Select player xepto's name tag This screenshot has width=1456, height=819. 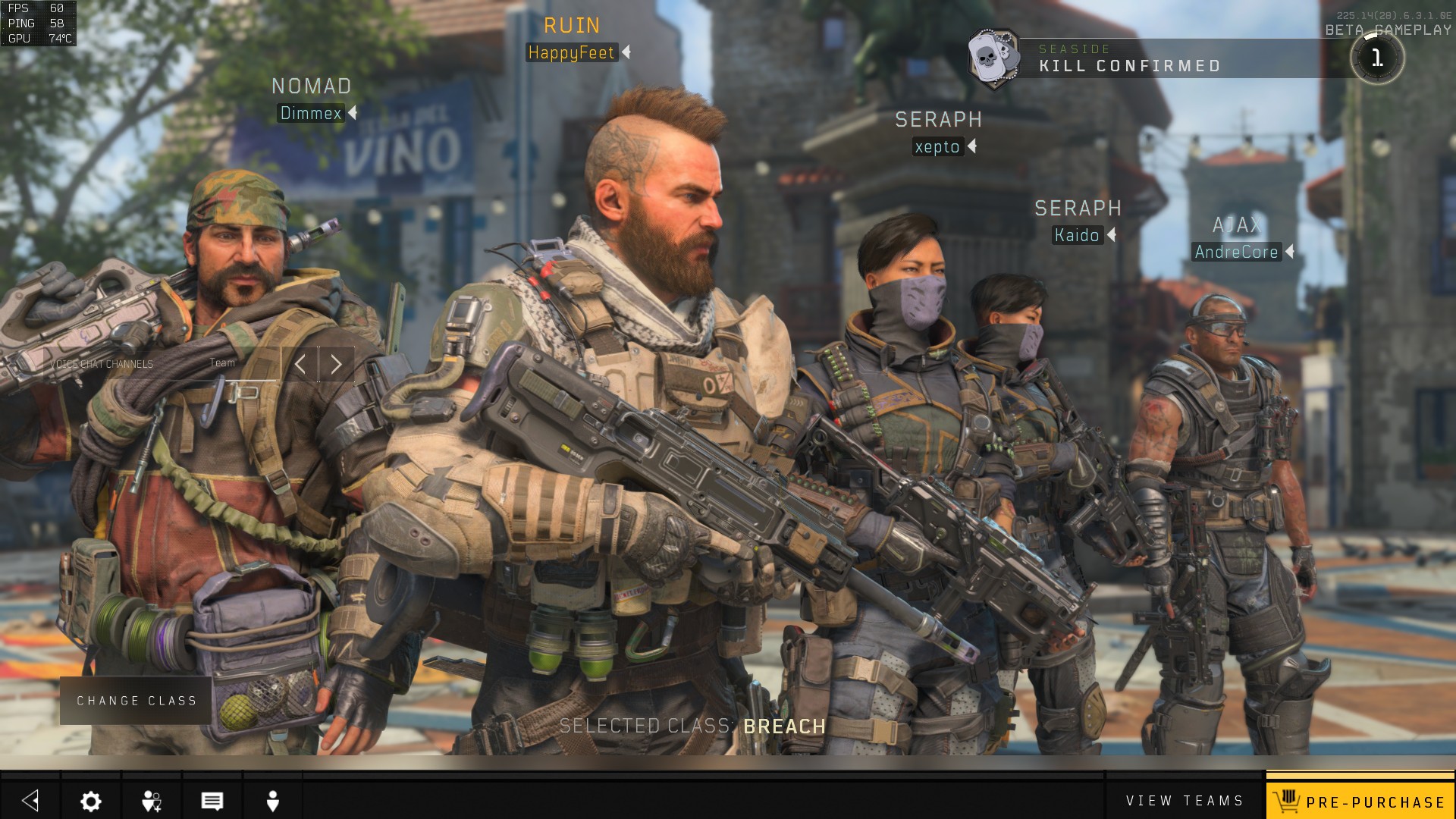[937, 146]
